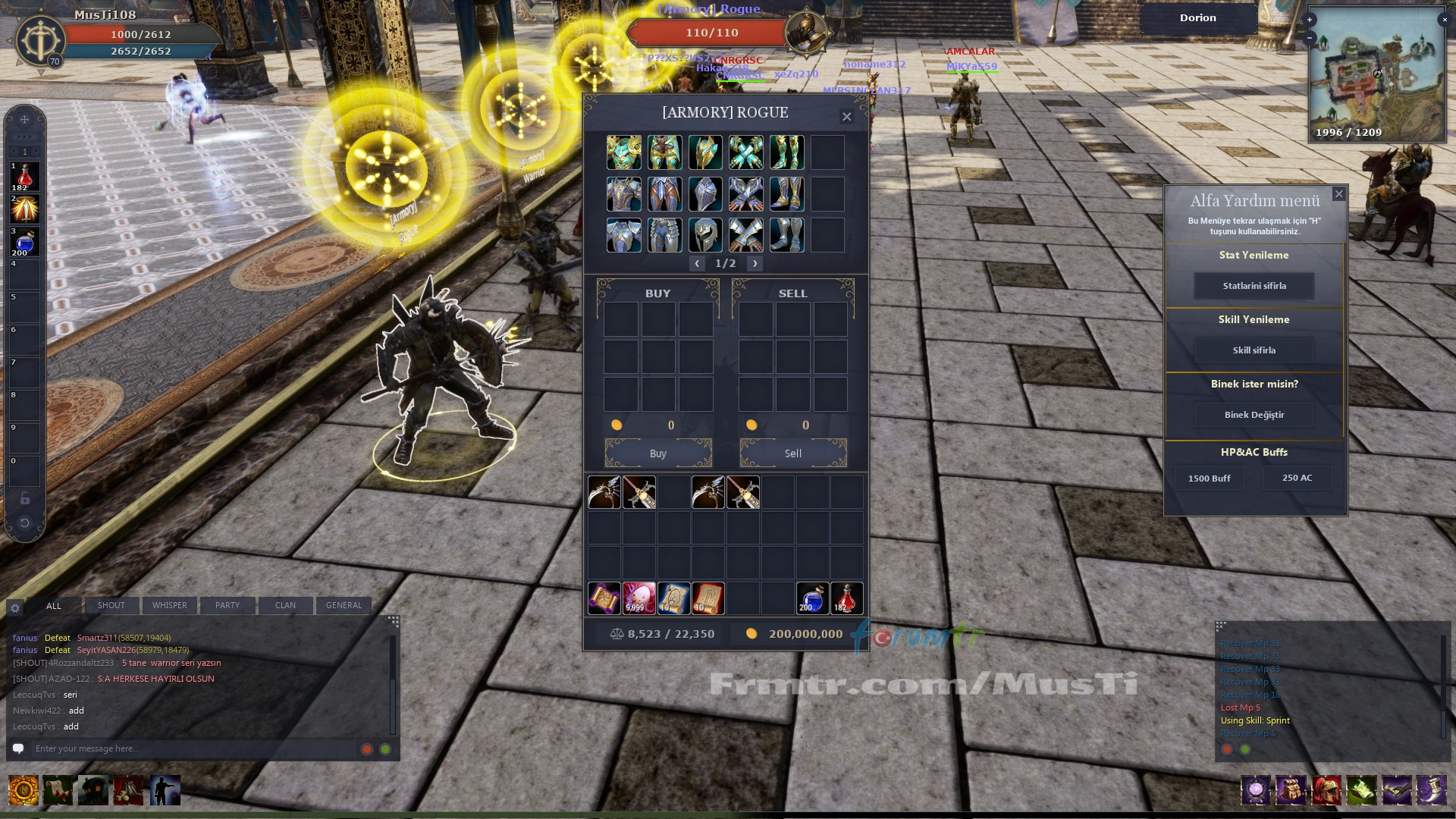Close the Armory Rogue shop window
The width and height of the screenshot is (1456, 819).
tap(846, 117)
